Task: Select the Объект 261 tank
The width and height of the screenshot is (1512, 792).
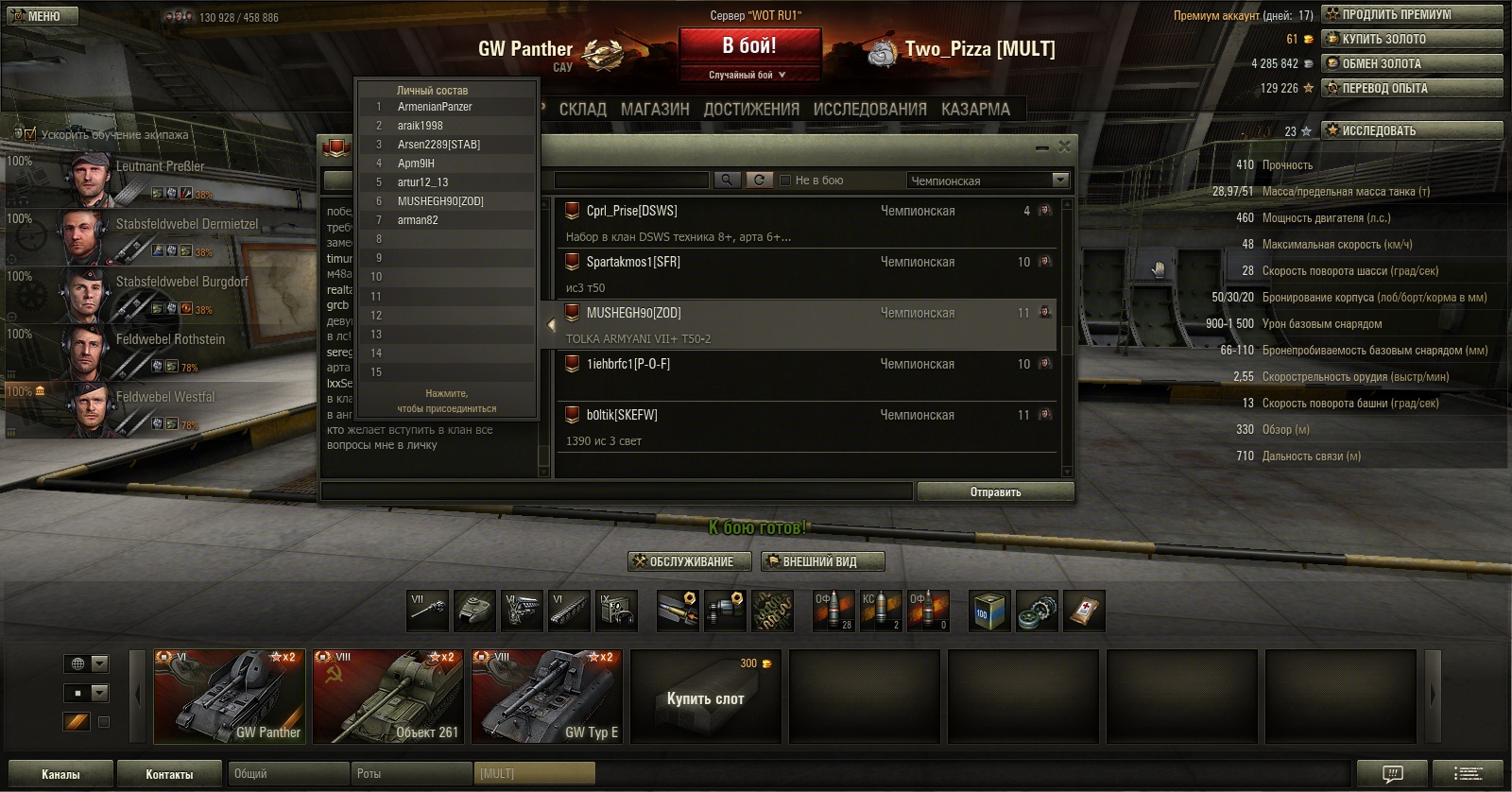Action: 388,697
